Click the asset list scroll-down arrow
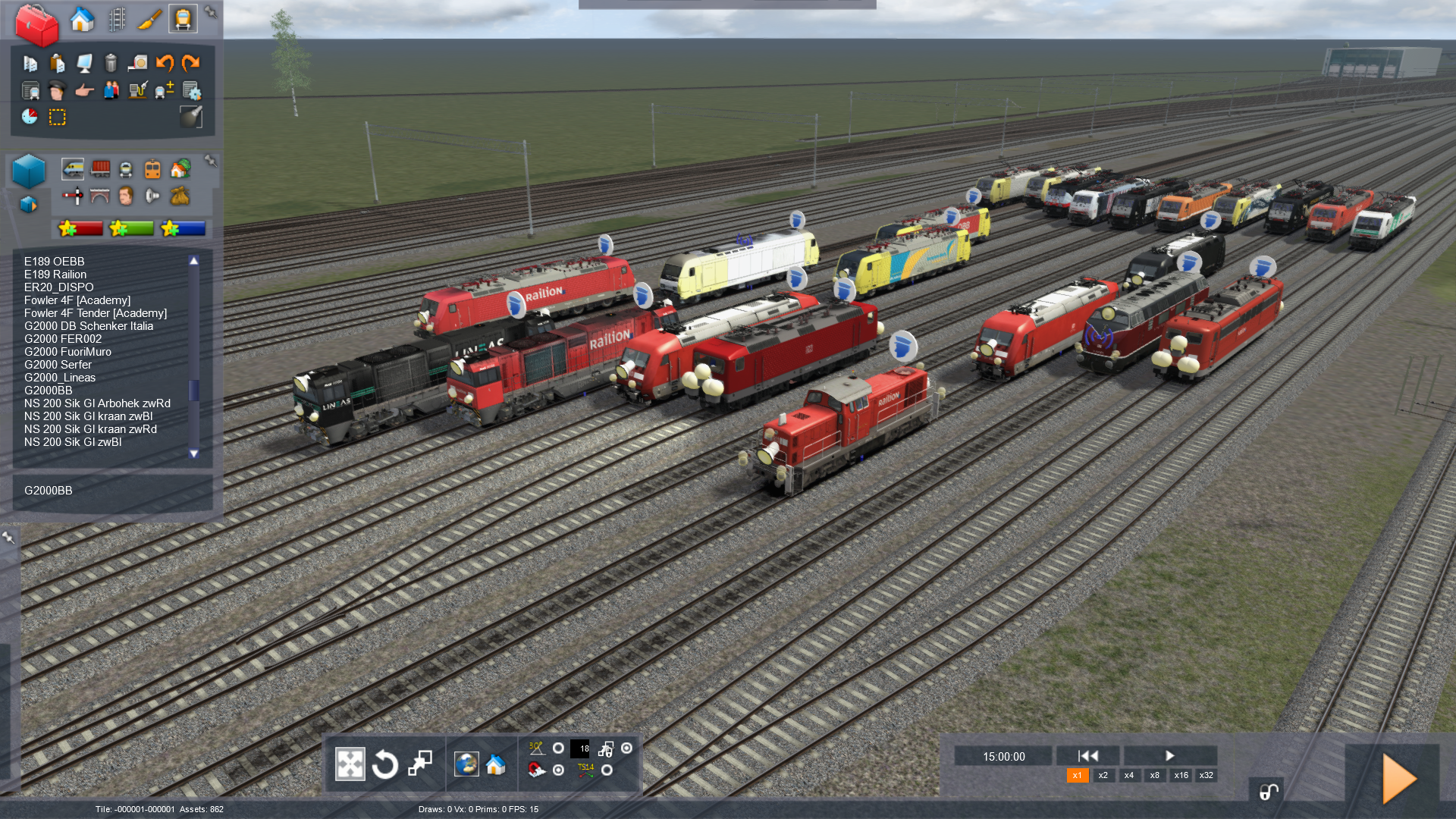Screen dimensions: 1456x819 pyautogui.click(x=194, y=453)
